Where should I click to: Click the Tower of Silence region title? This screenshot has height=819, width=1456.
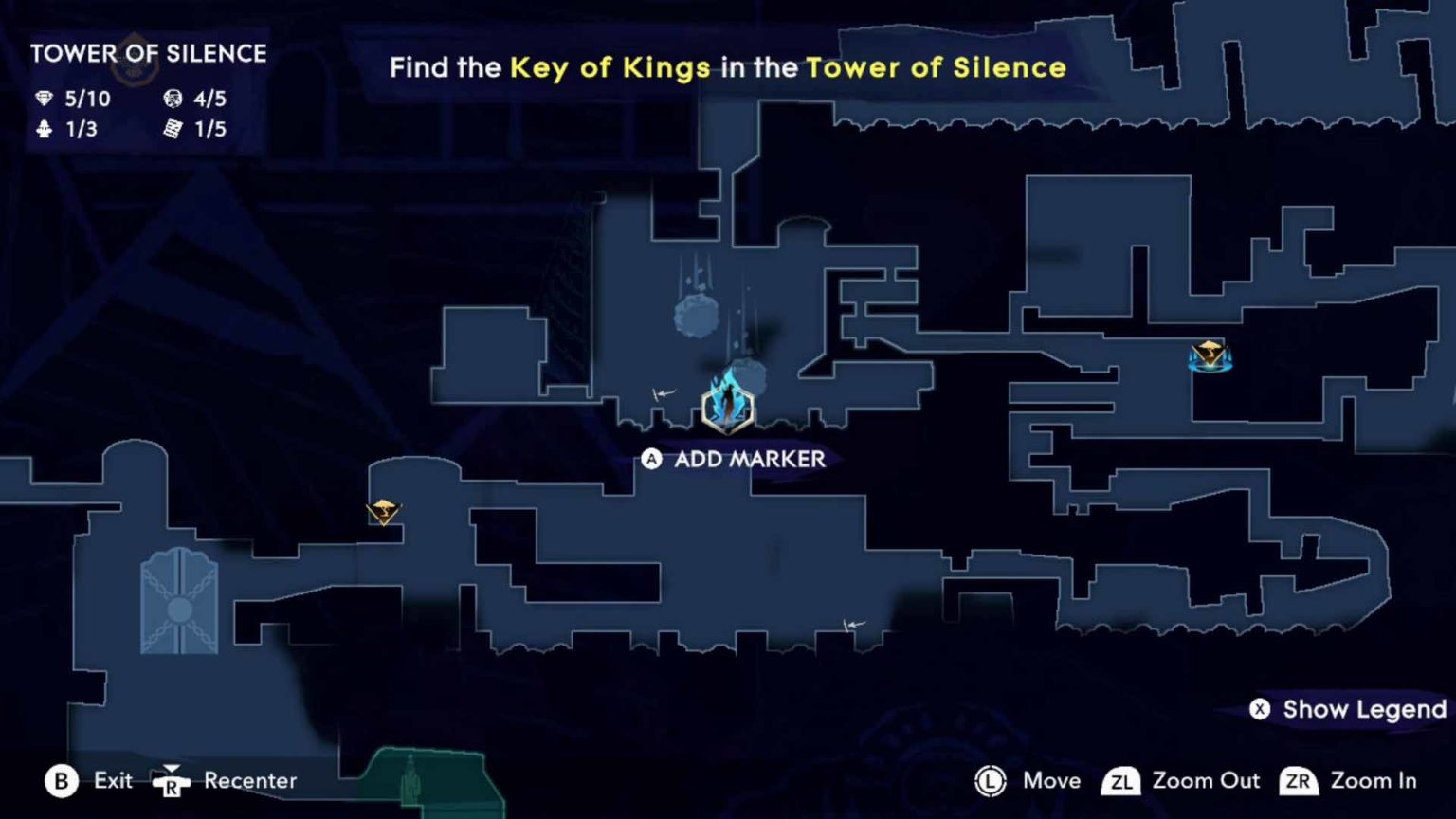[148, 54]
